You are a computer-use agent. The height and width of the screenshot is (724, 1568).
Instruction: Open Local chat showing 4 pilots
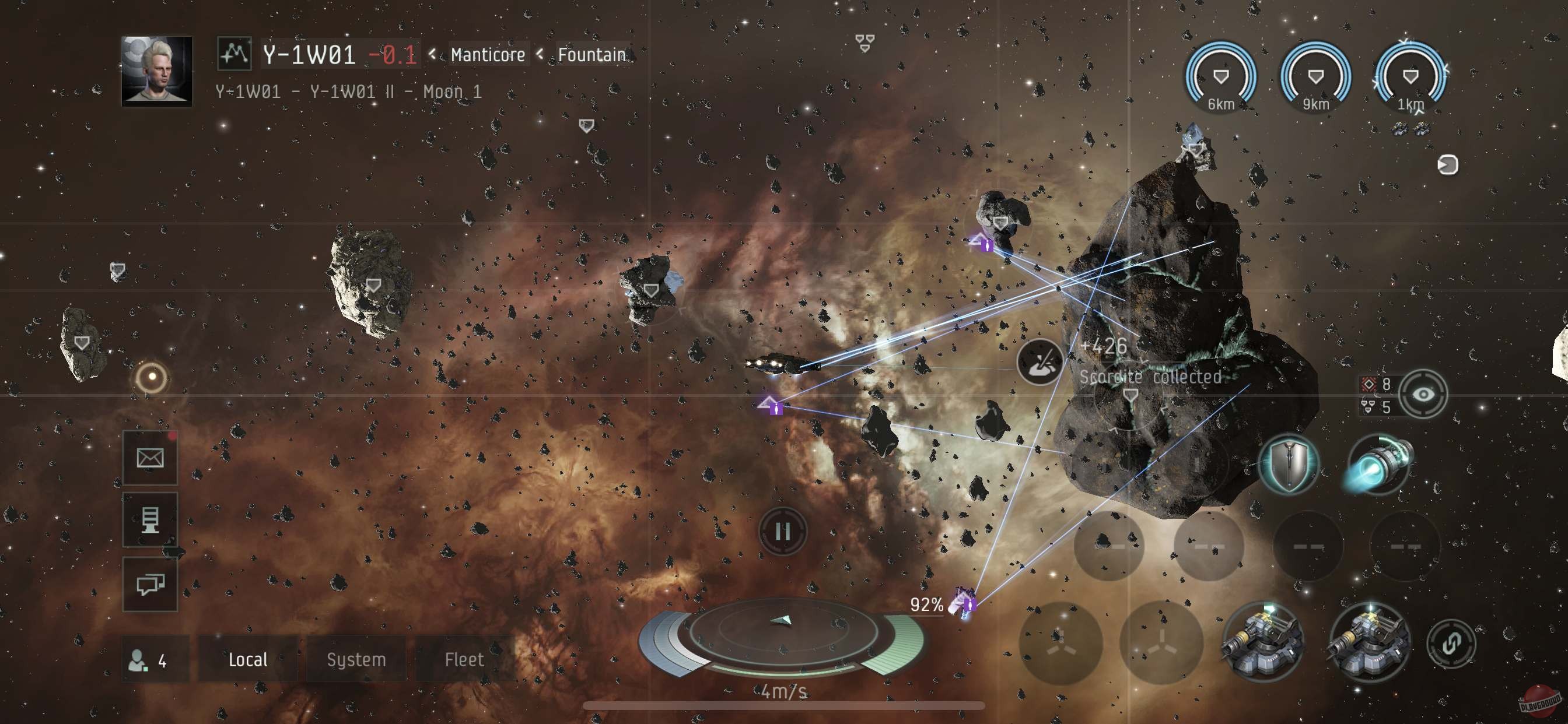pos(247,659)
